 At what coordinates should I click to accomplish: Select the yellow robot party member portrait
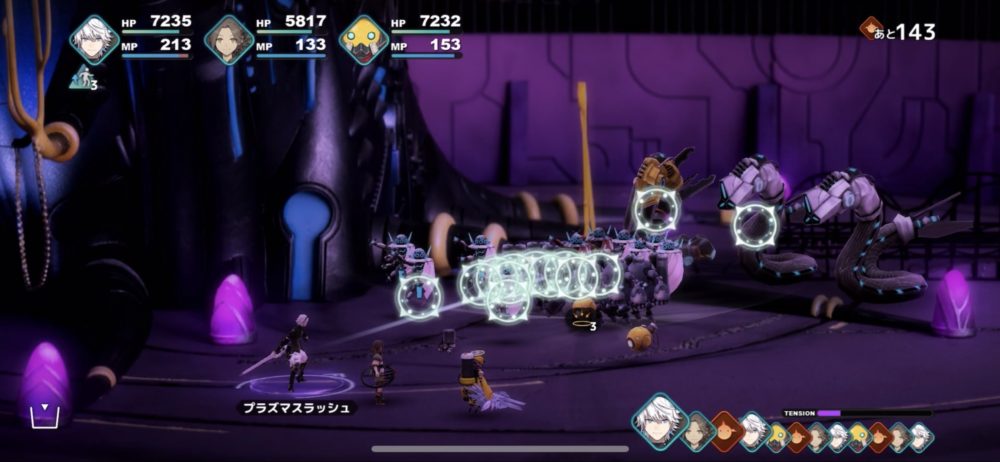364,40
